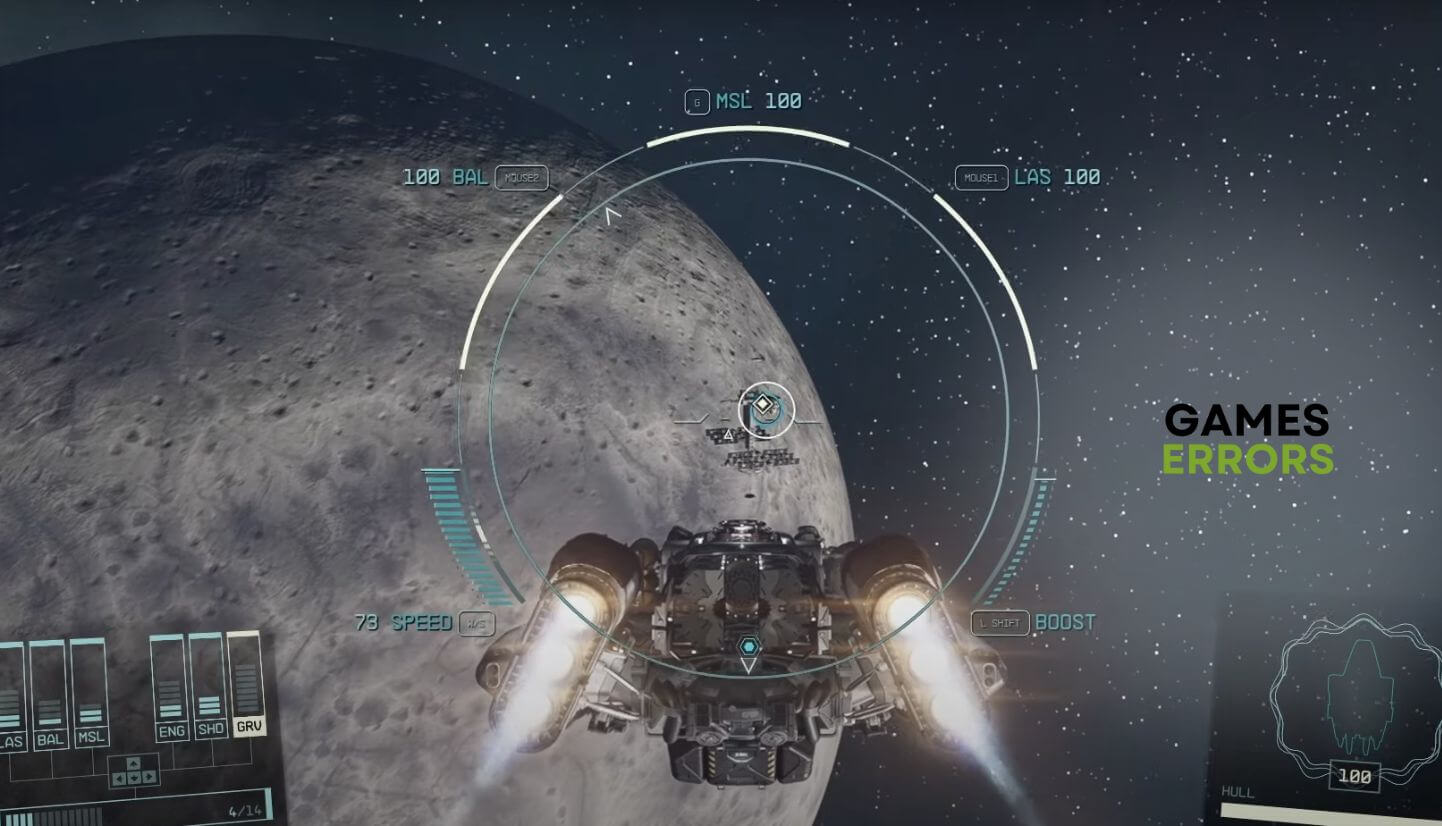Target the diamond marker in the reticle
This screenshot has height=826, width=1442.
point(763,406)
